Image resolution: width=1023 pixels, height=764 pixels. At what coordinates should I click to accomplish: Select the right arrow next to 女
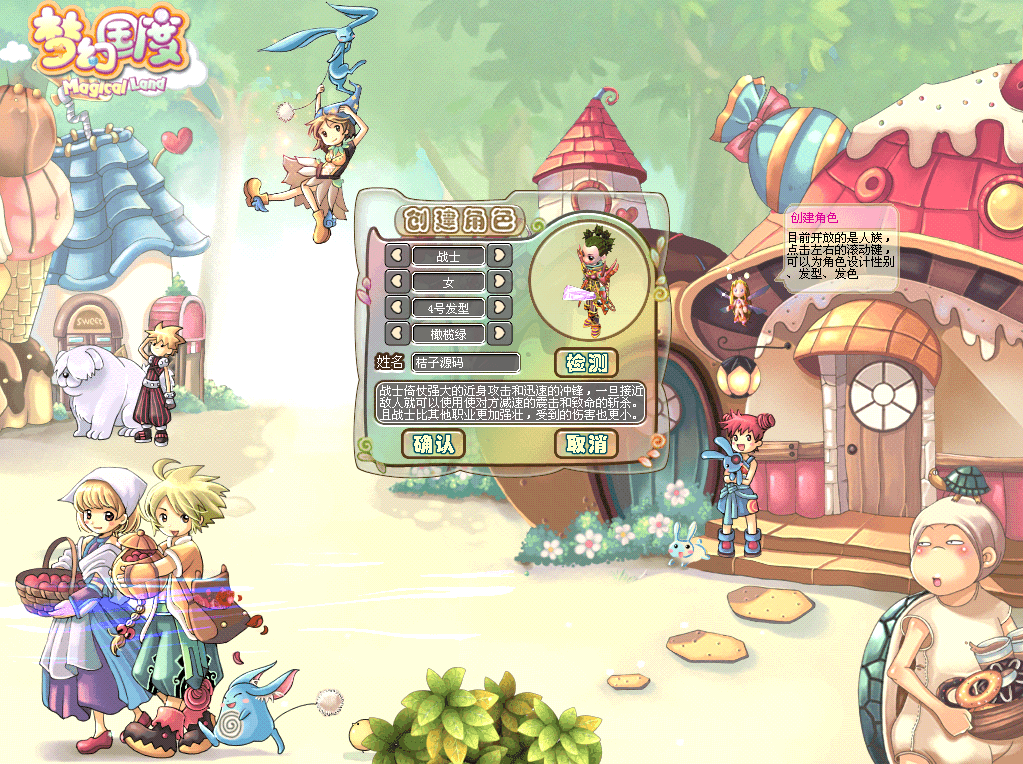(x=500, y=282)
